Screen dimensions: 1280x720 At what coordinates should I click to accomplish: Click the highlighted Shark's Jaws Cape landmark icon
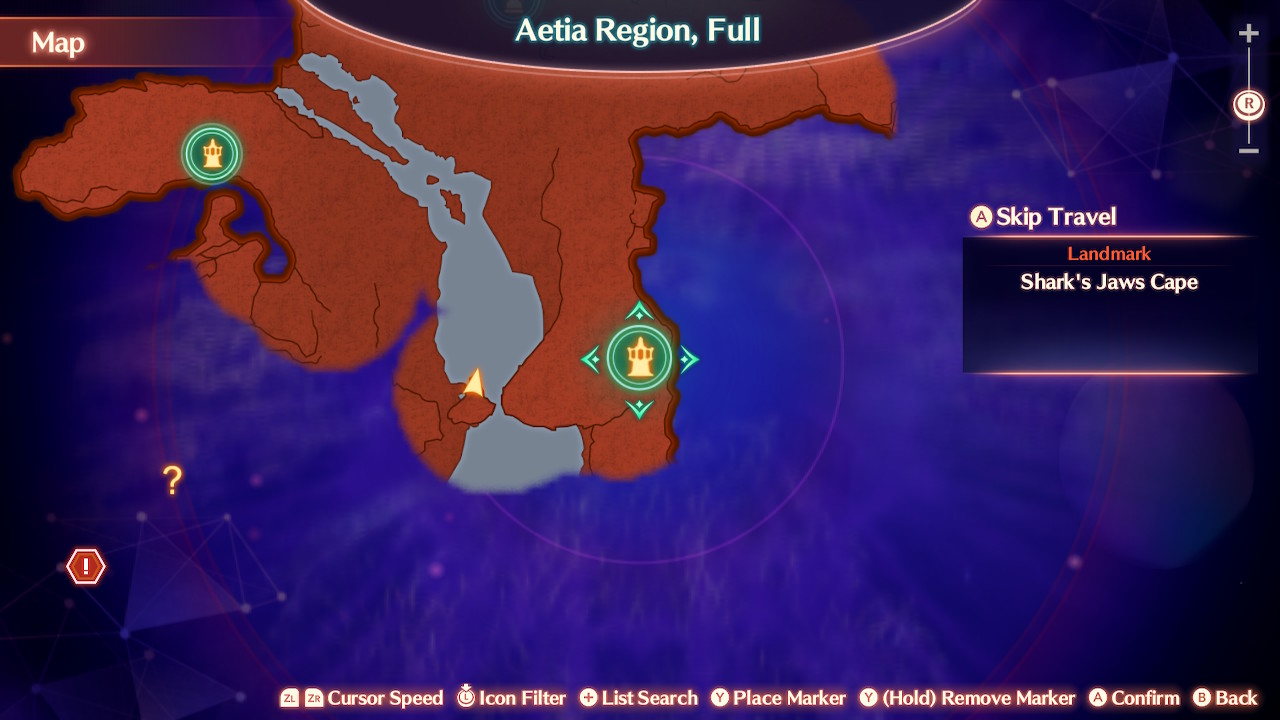click(640, 360)
